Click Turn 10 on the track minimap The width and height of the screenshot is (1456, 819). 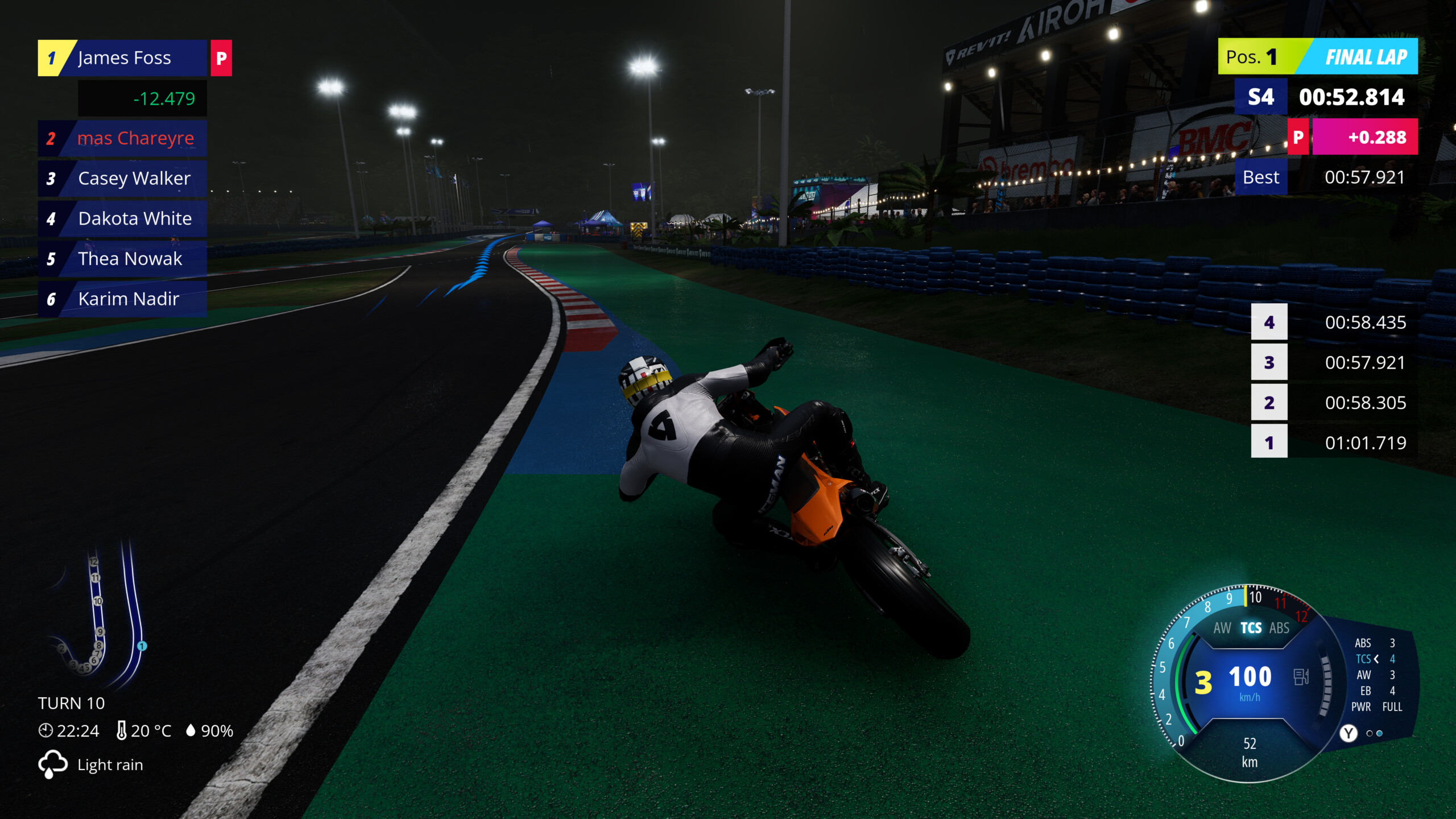[x=98, y=600]
